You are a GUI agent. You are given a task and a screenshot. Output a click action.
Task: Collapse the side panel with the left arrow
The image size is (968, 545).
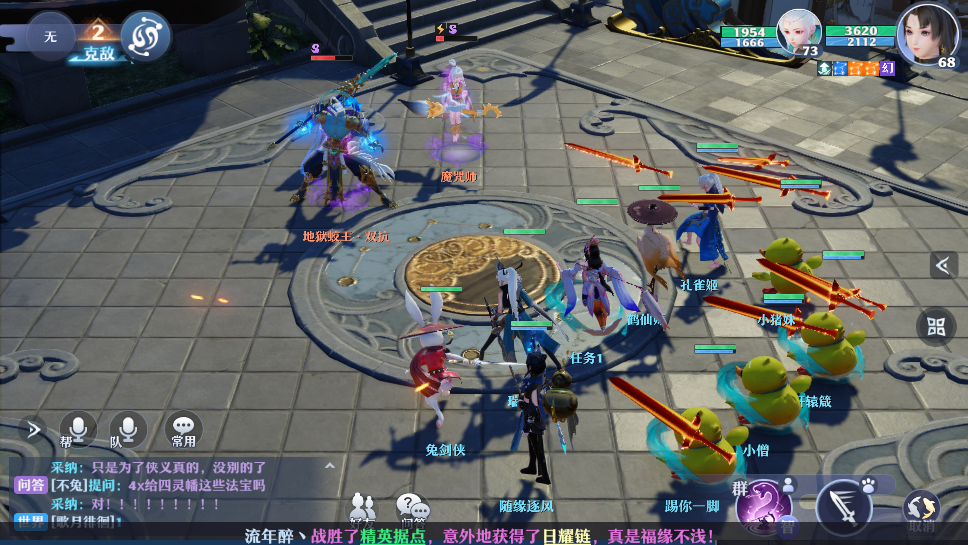[x=943, y=265]
